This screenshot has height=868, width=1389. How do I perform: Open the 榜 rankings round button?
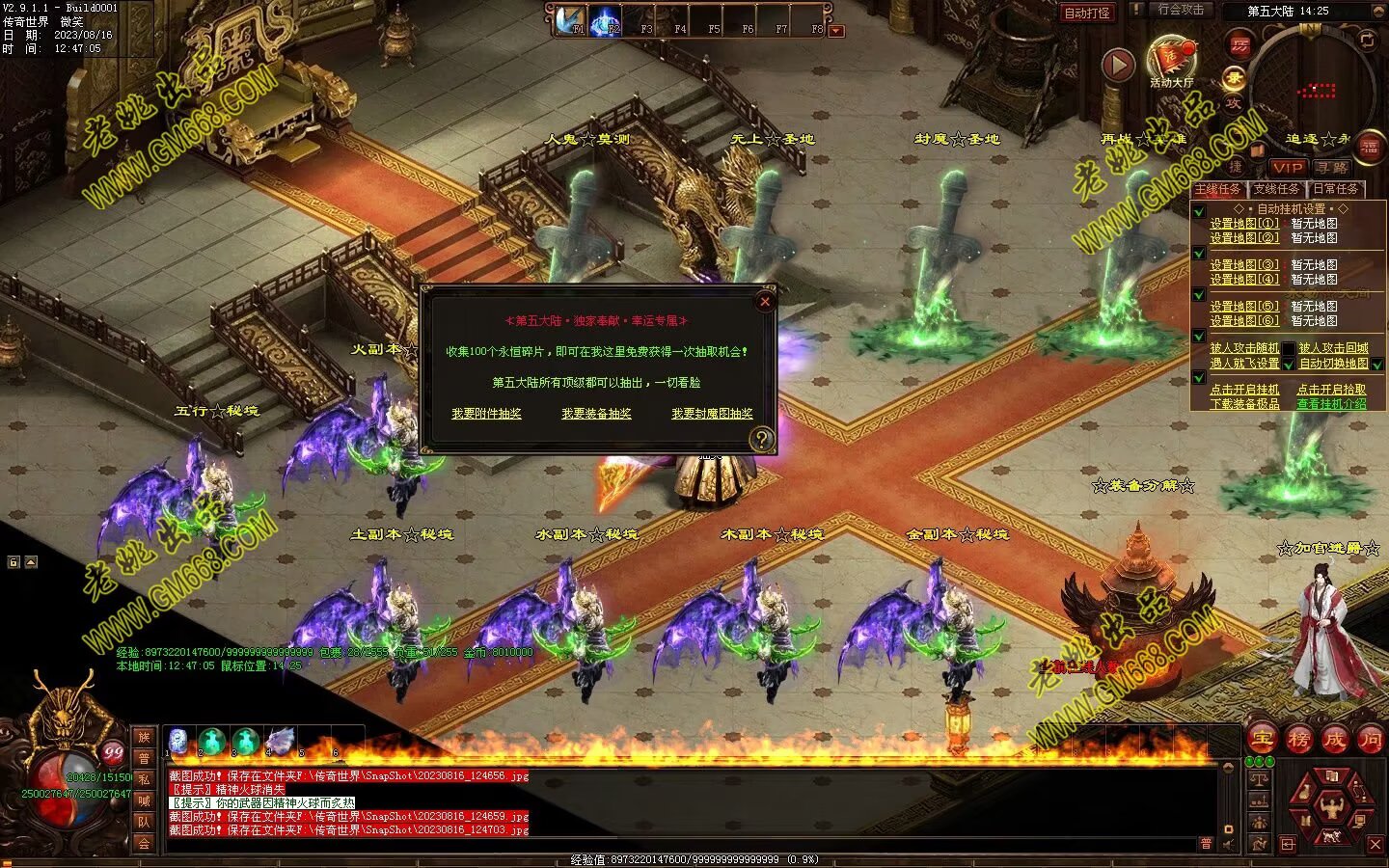coord(1298,740)
